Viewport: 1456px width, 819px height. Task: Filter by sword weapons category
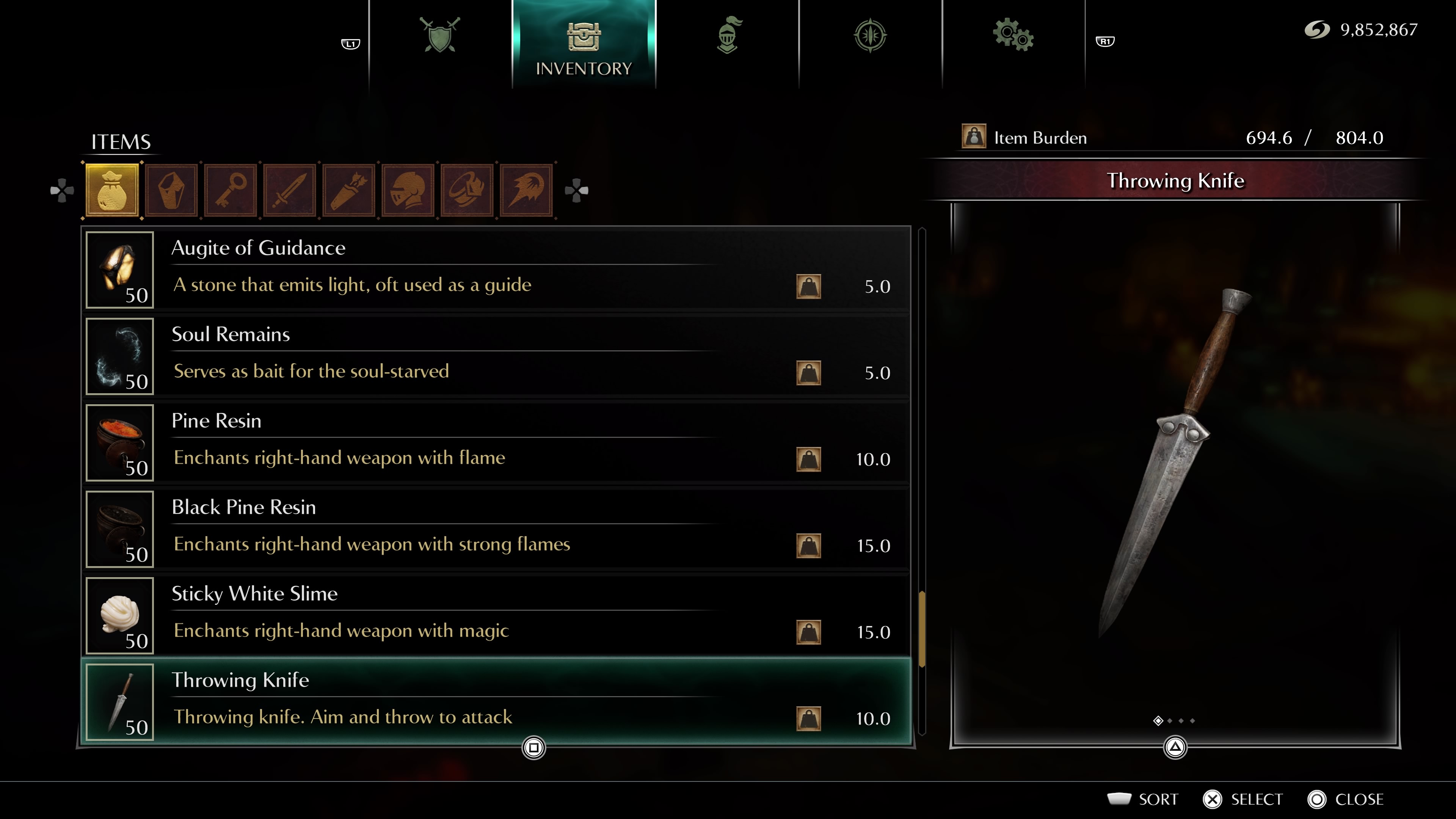[289, 190]
